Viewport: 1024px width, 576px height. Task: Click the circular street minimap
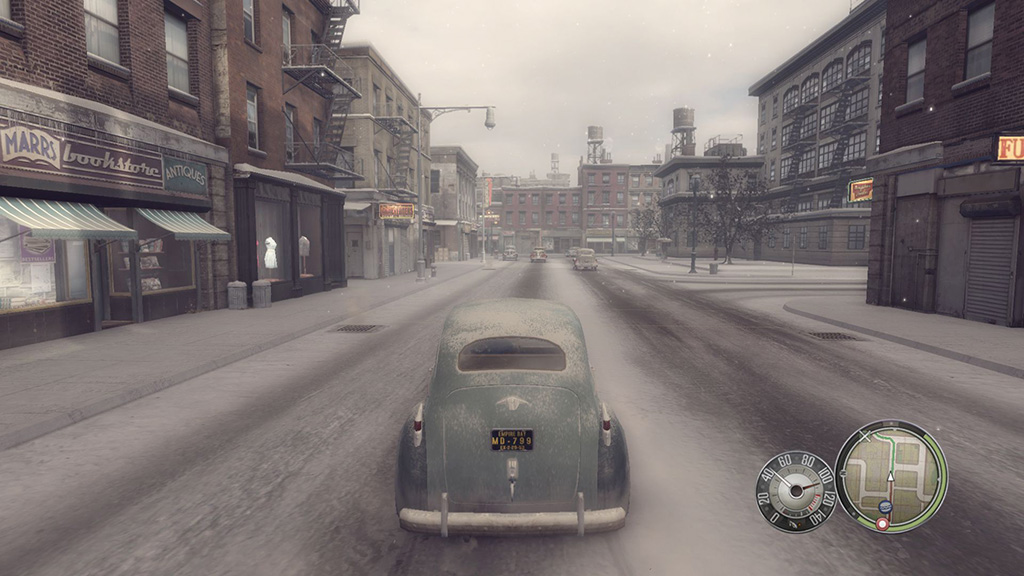point(890,476)
